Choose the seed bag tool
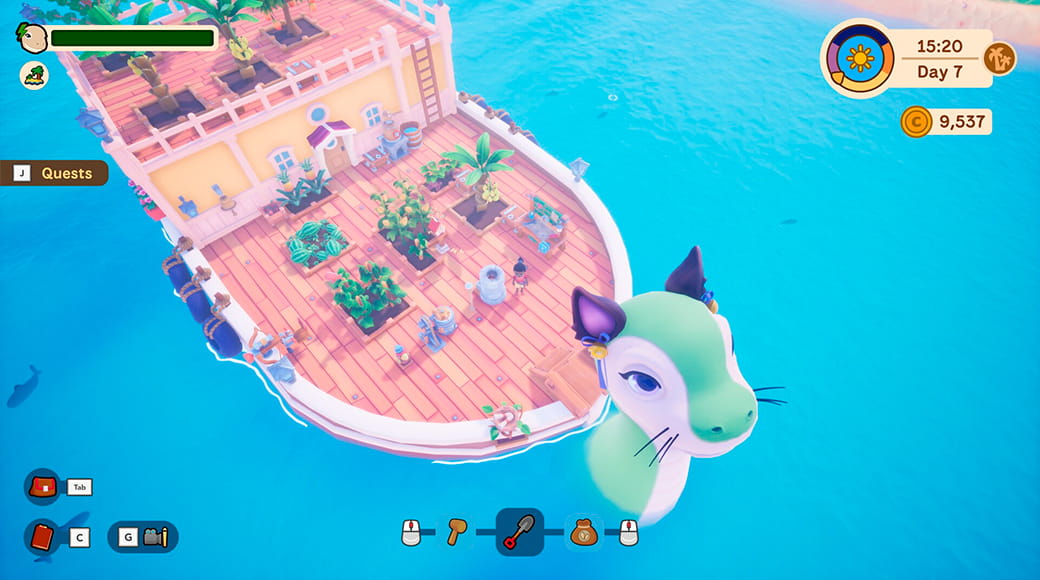This screenshot has height=580, width=1040. [584, 532]
